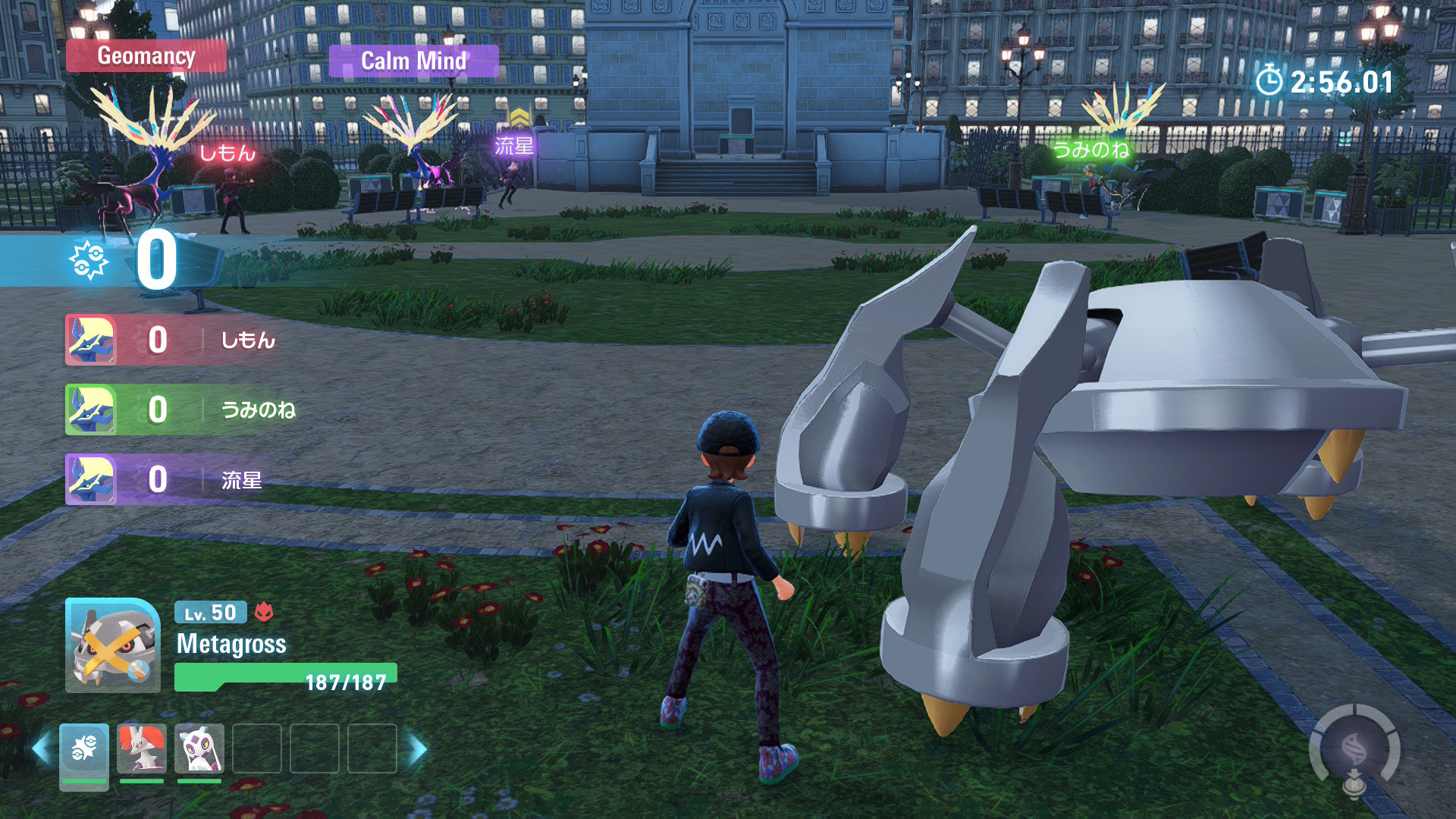
Task: Select the Froslass party slot
Action: point(199,748)
